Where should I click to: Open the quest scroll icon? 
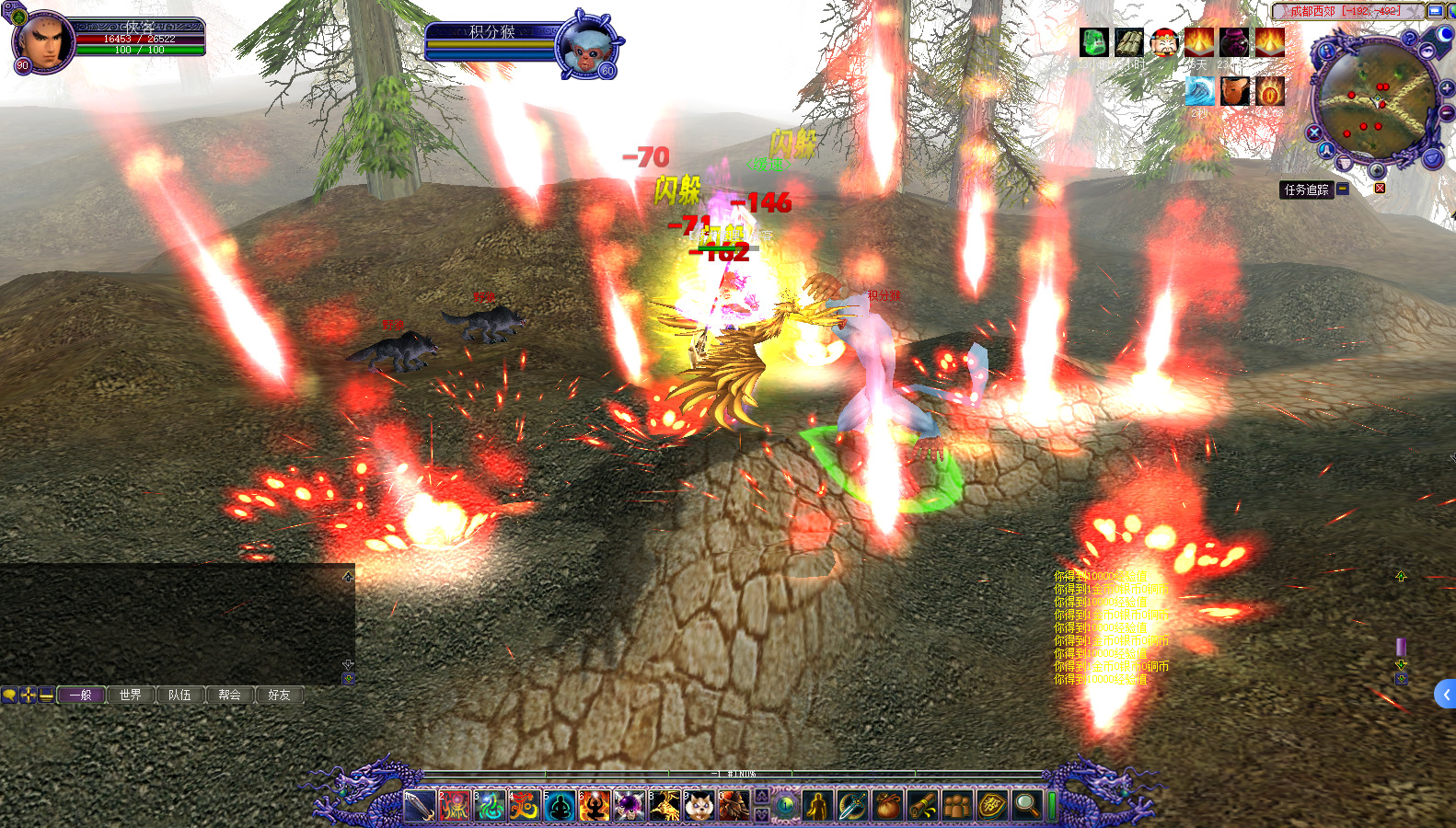click(x=922, y=806)
